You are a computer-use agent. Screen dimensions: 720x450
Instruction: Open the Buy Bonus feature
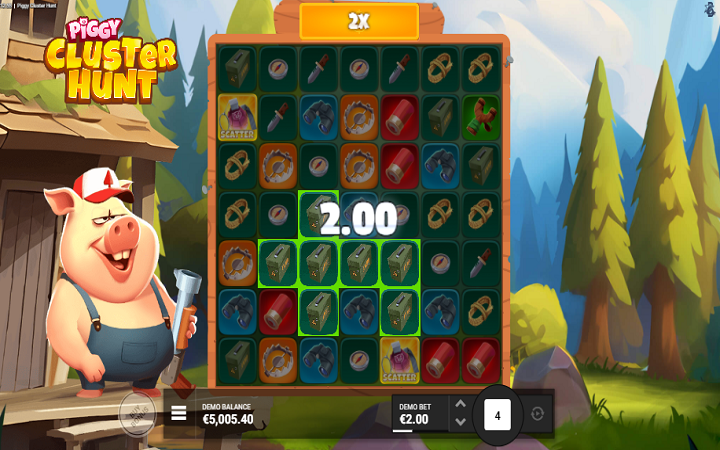pos(138,412)
